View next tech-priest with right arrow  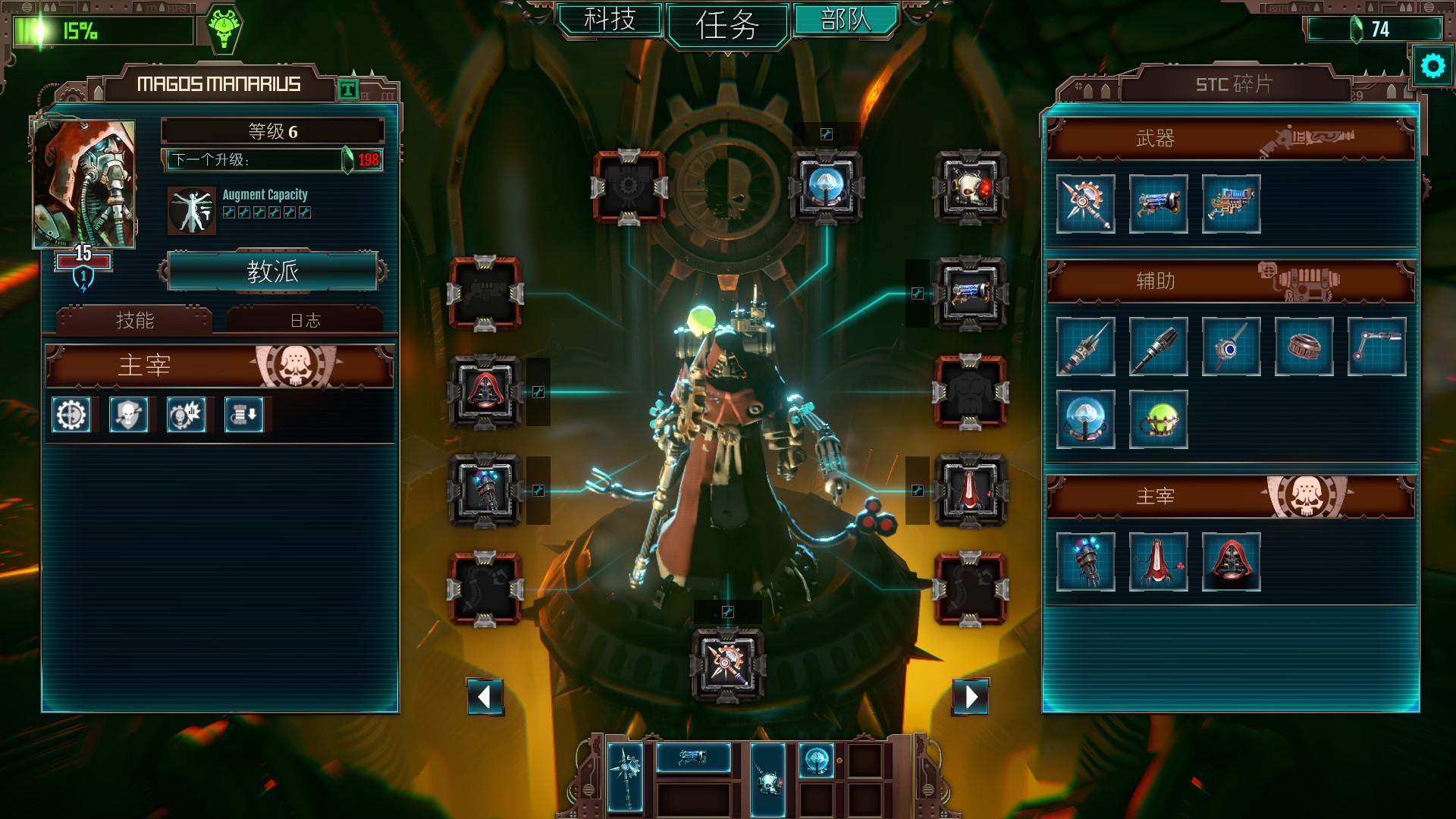pyautogui.click(x=971, y=696)
